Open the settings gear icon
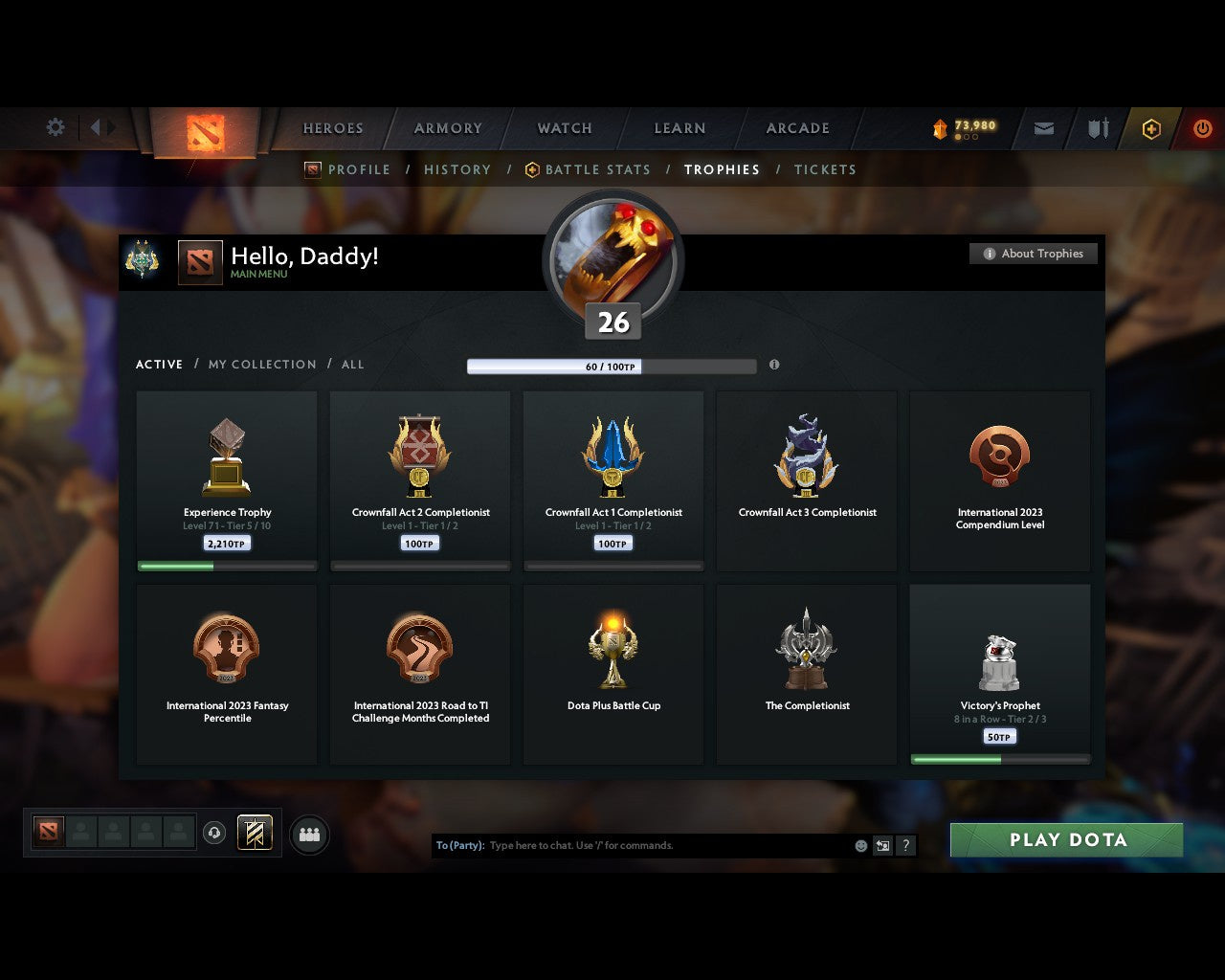Image resolution: width=1225 pixels, height=980 pixels. tap(55, 126)
